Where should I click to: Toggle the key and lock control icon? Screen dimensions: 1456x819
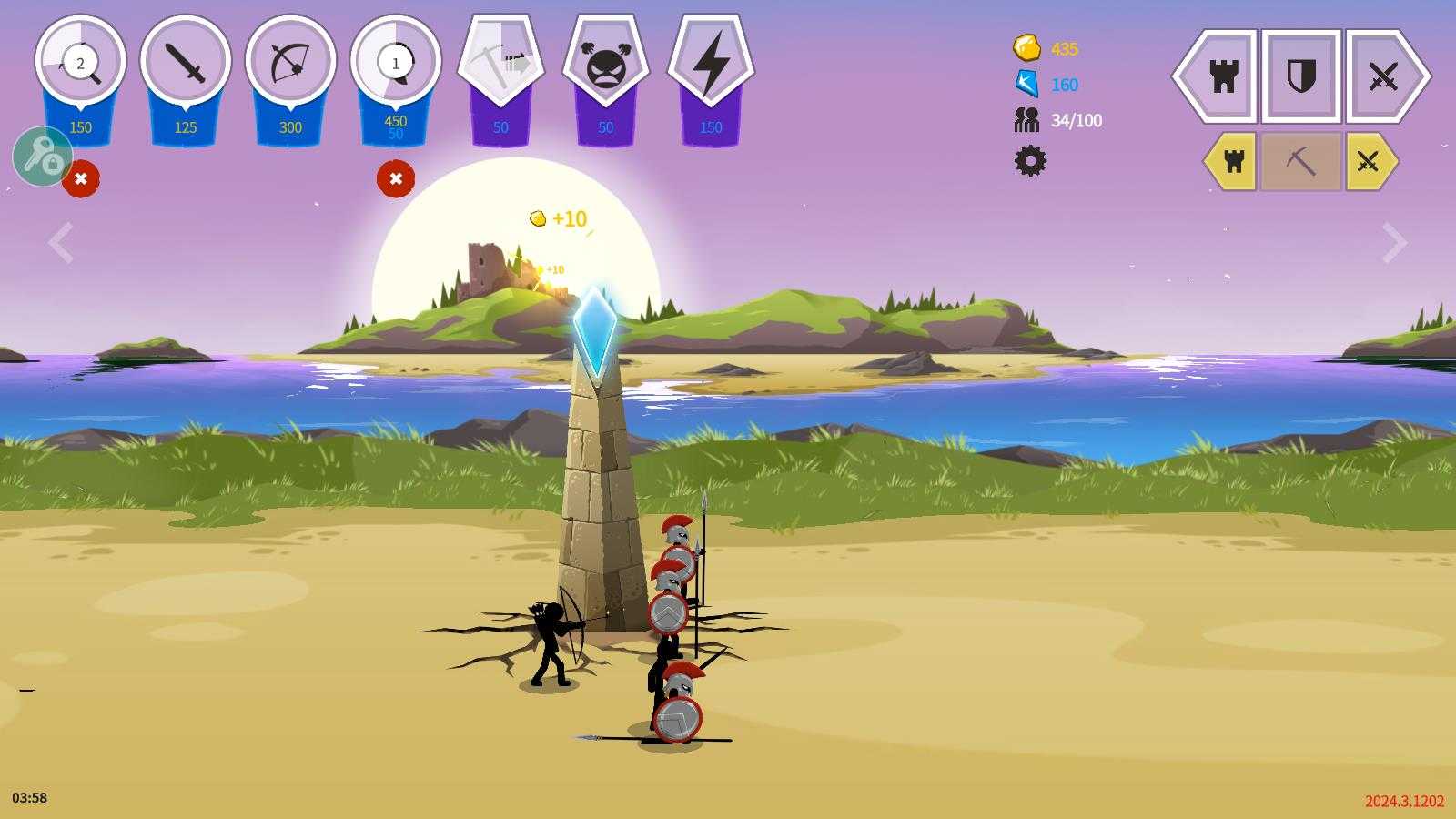(42, 157)
